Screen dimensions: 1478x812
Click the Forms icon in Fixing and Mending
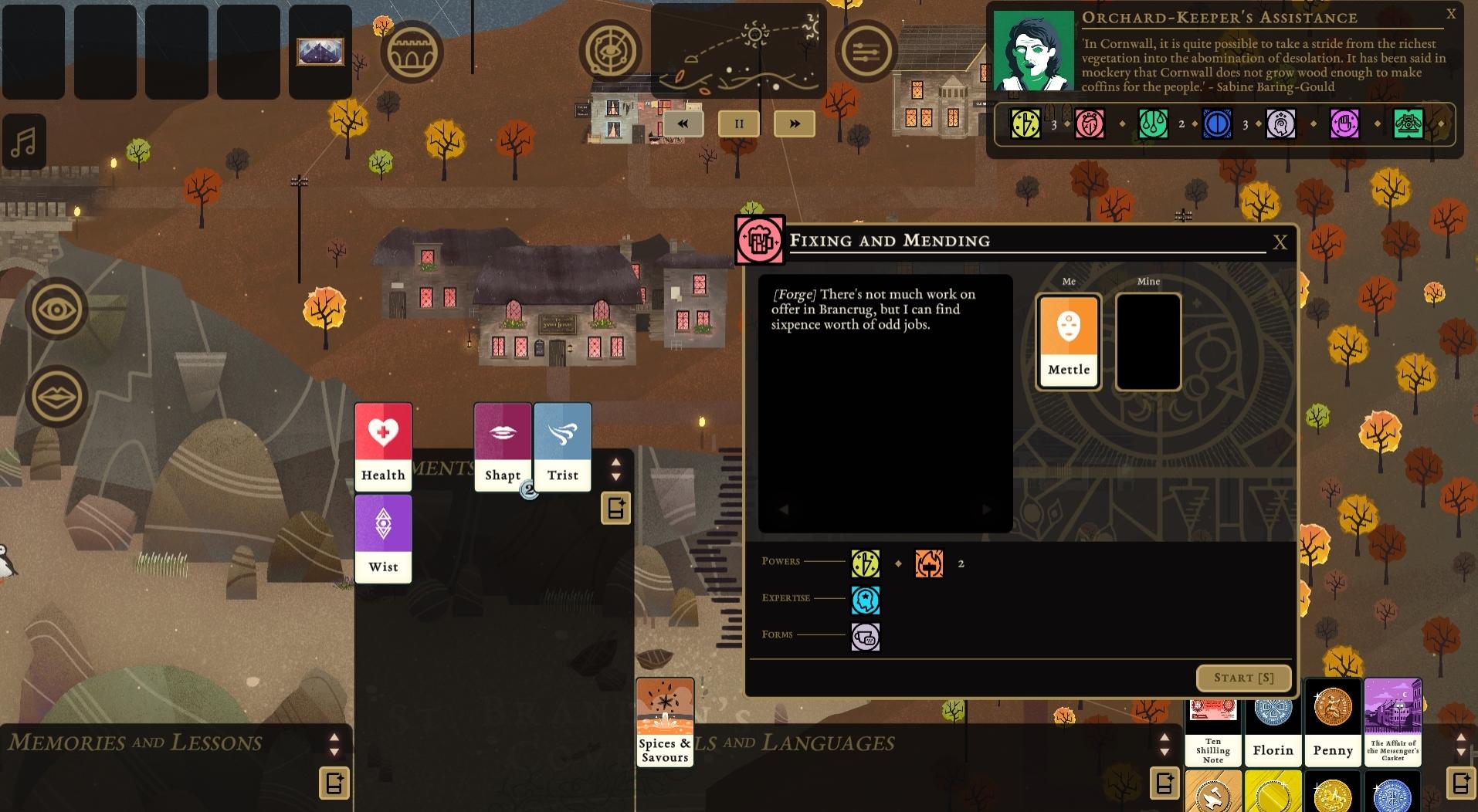coord(866,636)
